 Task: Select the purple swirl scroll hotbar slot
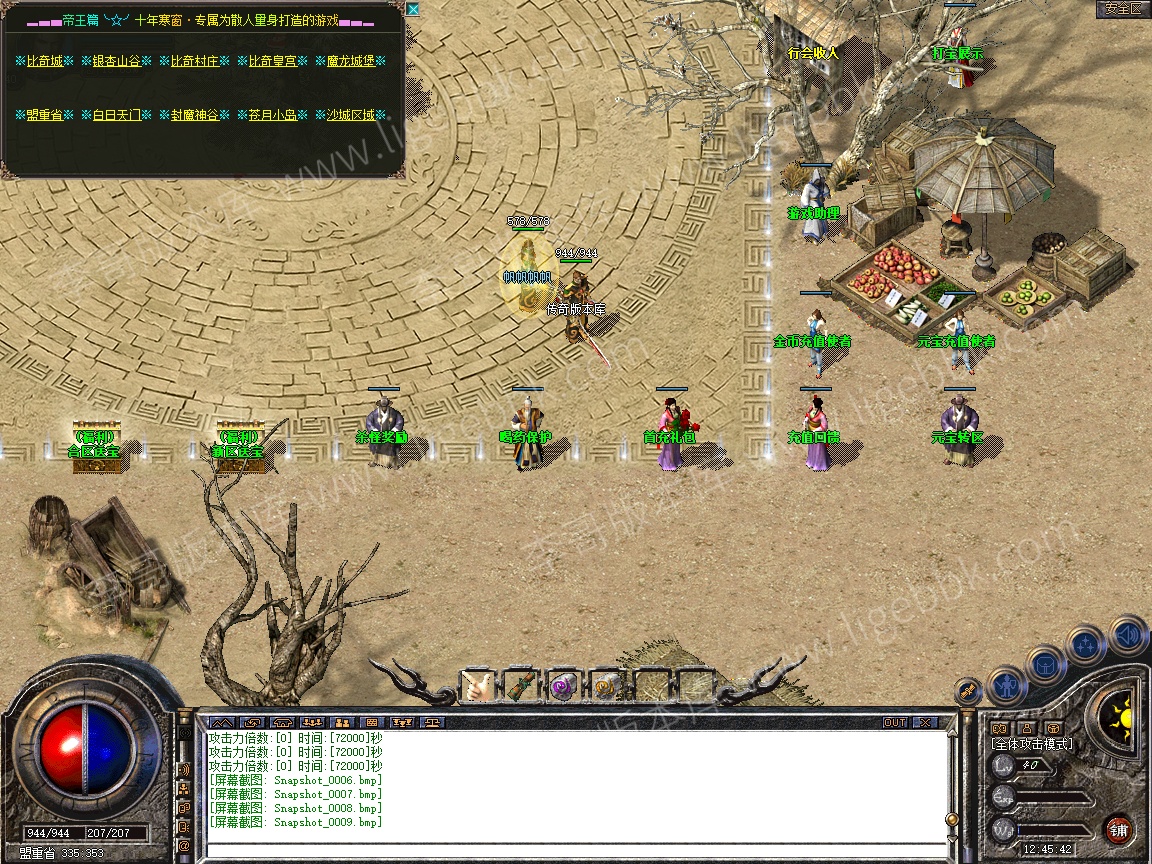tap(563, 686)
